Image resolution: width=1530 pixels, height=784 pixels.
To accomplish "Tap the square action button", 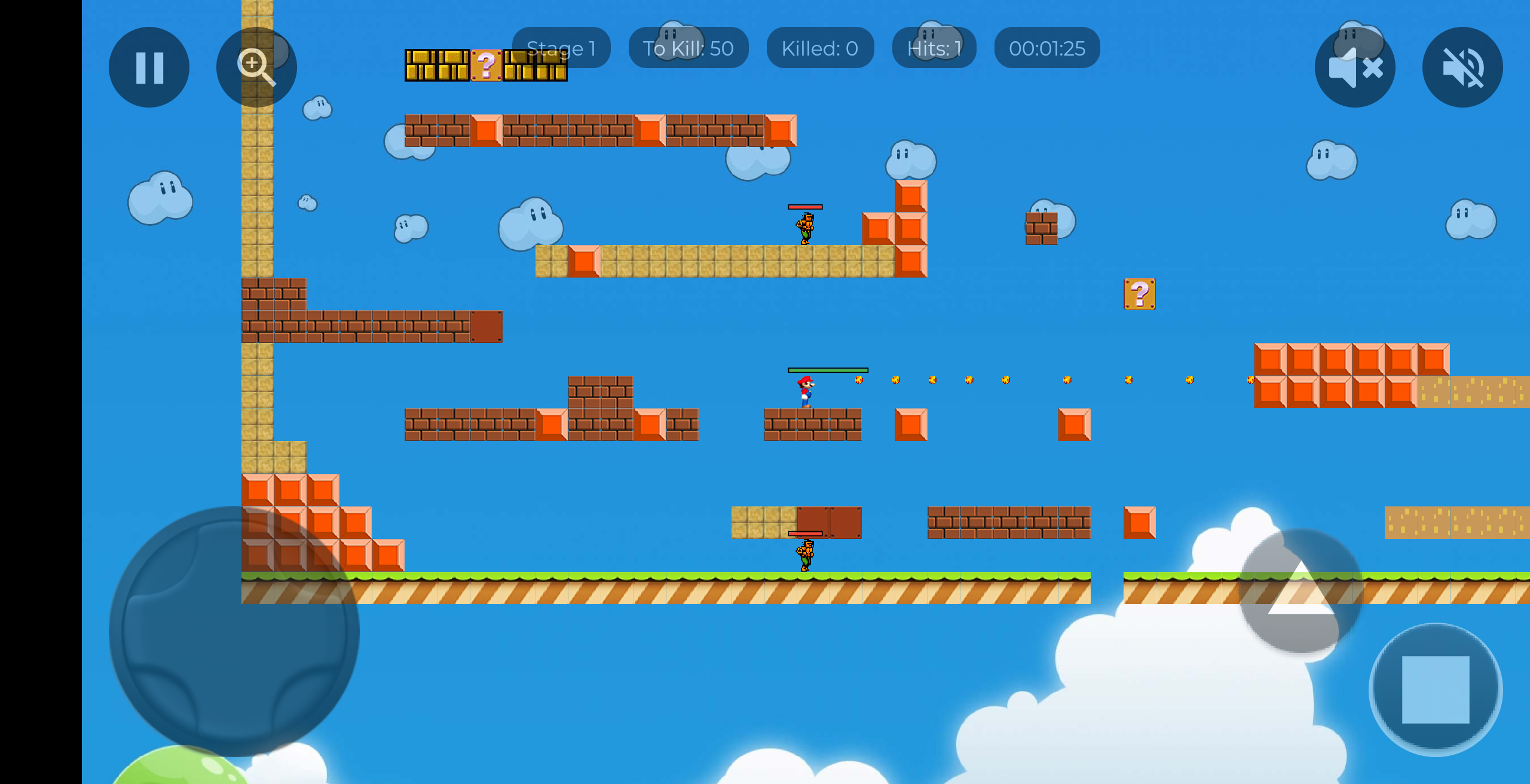I will pos(1436,690).
